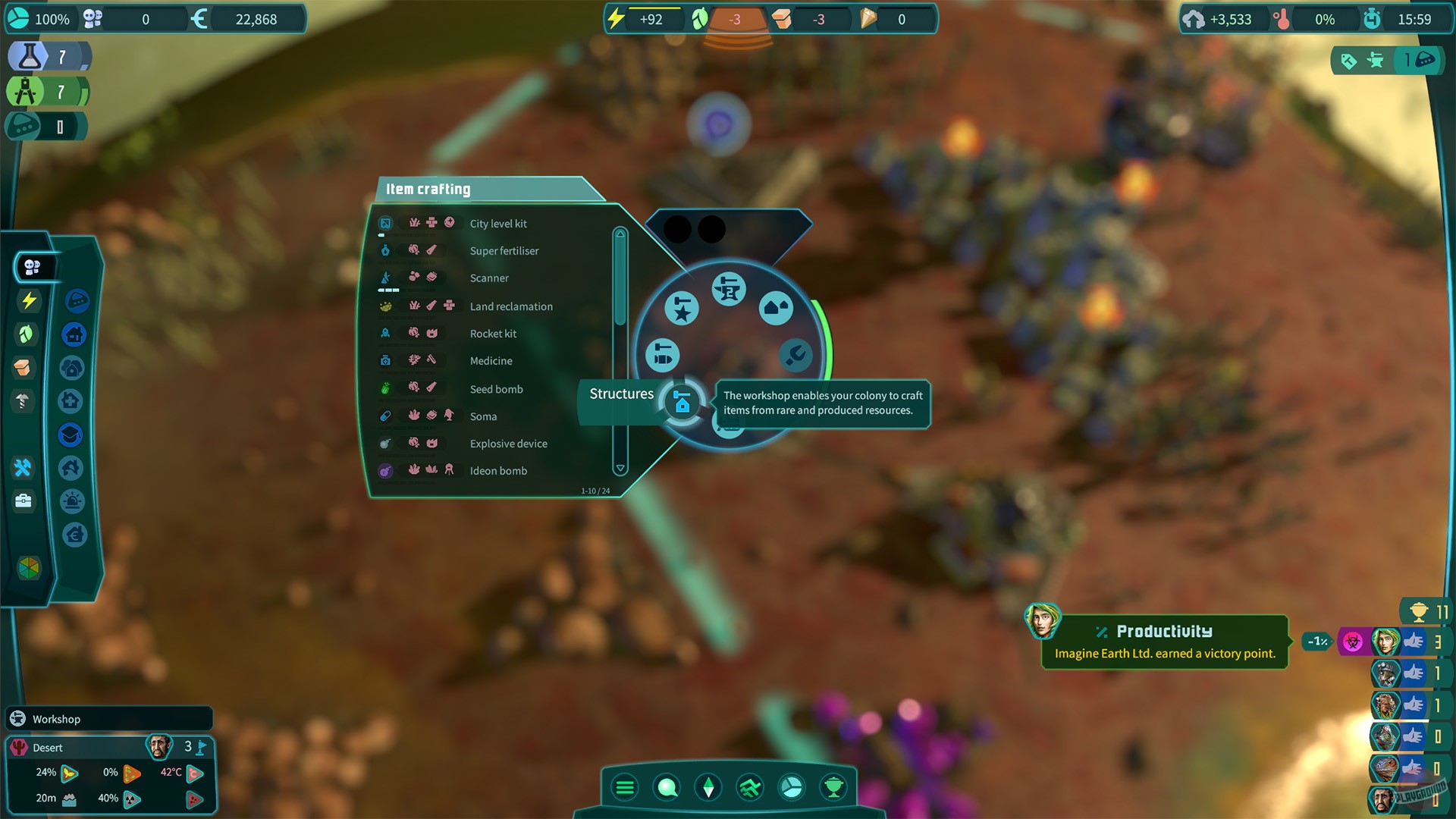Image resolution: width=1456 pixels, height=819 pixels.
Task: Select the house icon in the sidebar
Action: pos(74,334)
